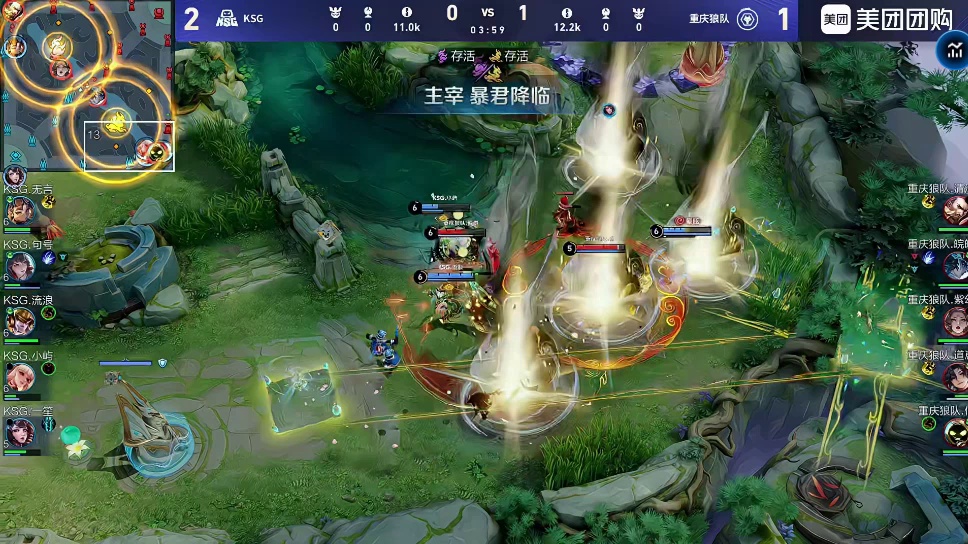Select KSG.流浪 player portrait
The image size is (968, 544).
[22, 321]
